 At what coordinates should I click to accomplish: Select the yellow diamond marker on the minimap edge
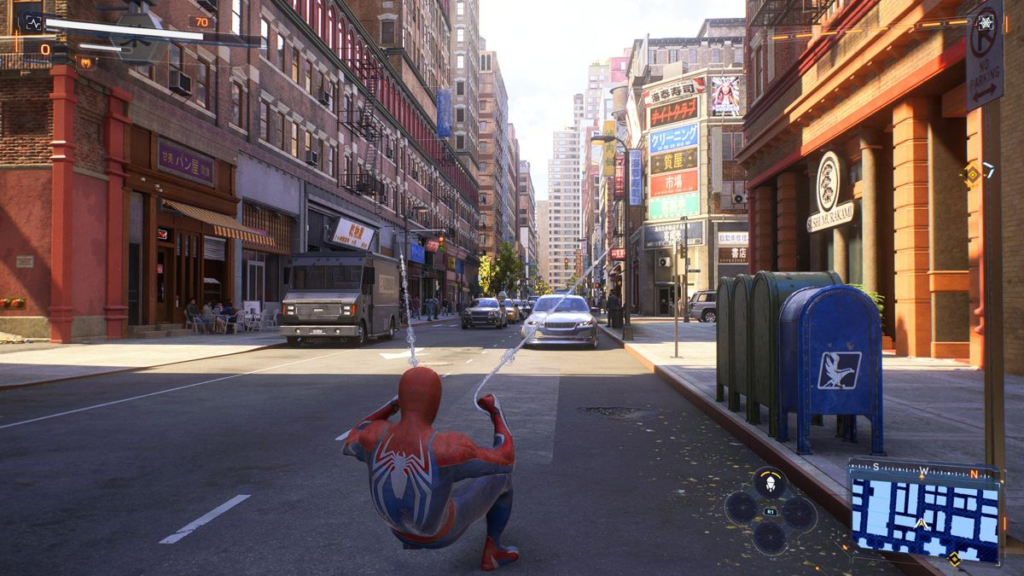955,559
